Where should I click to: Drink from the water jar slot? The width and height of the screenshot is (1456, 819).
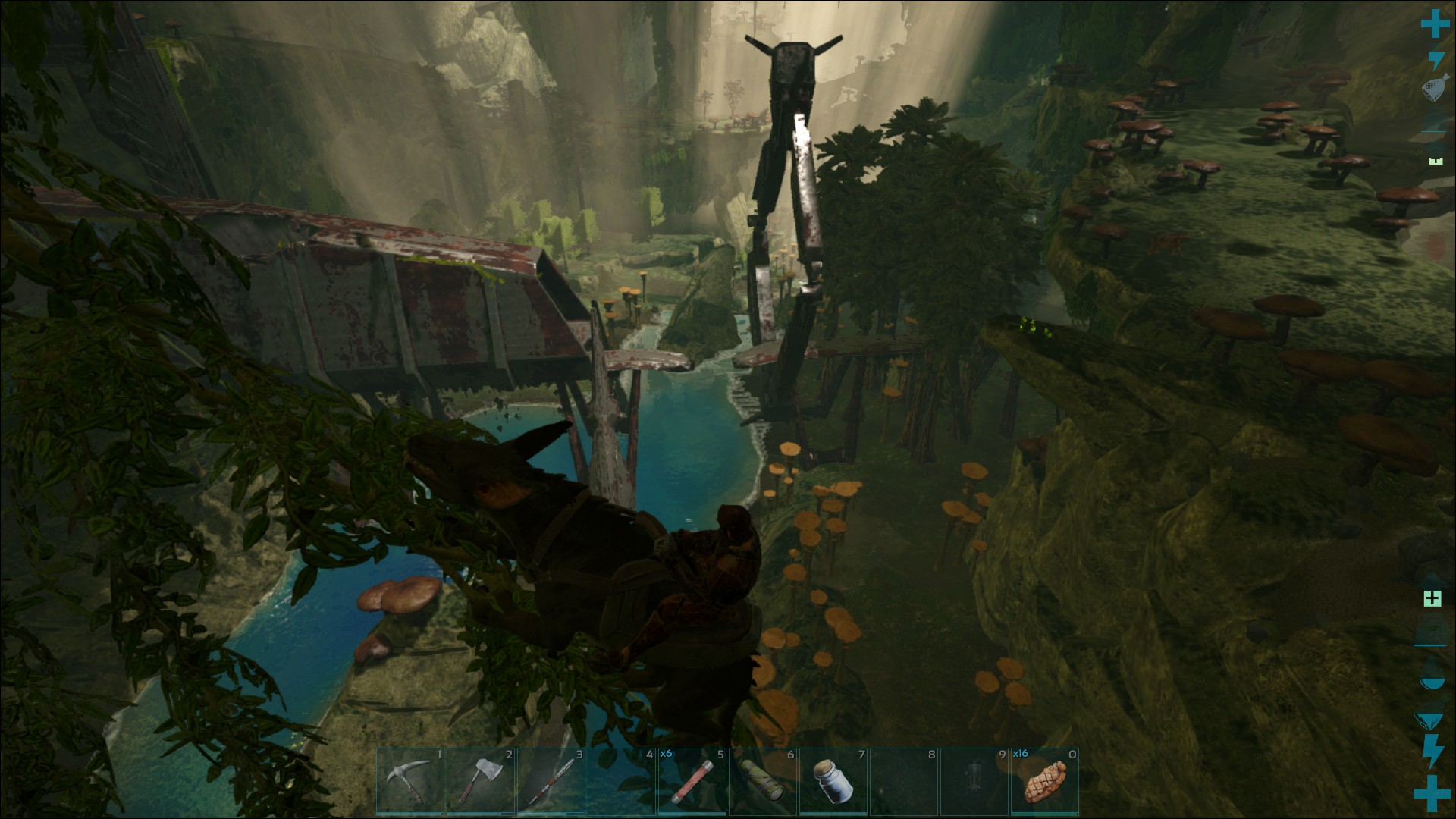(x=833, y=782)
